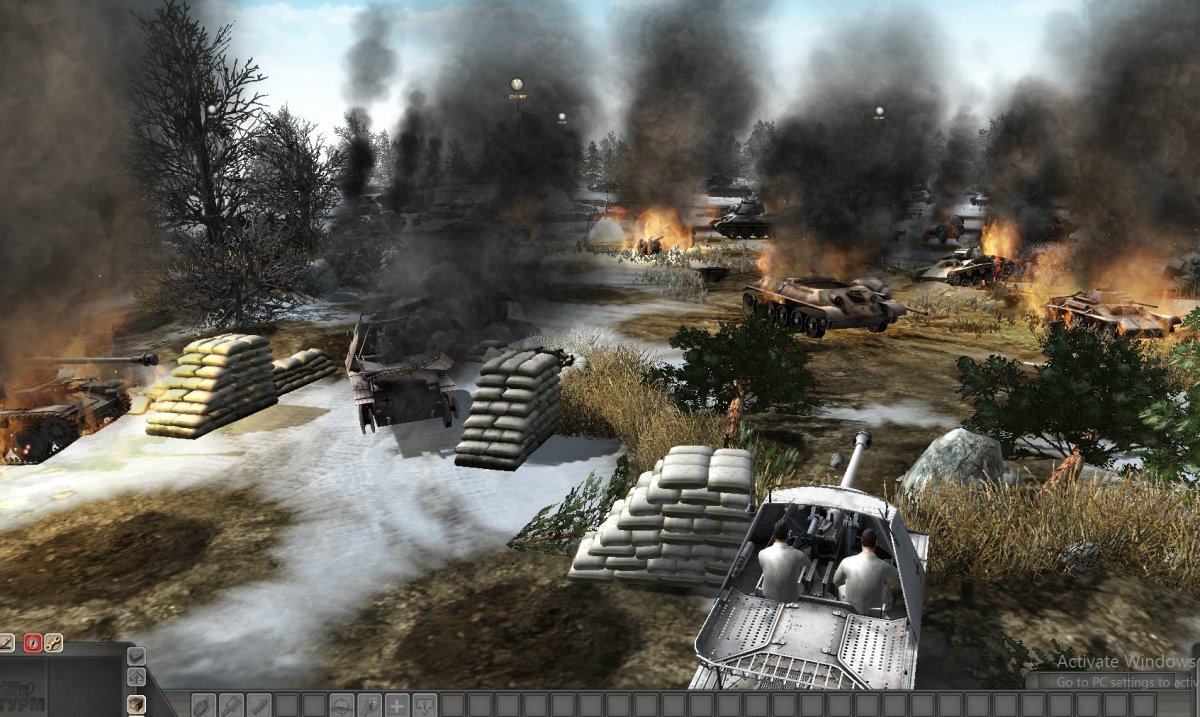This screenshot has height=717, width=1200.
Task: Use the plus heal command button
Action: pyautogui.click(x=397, y=704)
